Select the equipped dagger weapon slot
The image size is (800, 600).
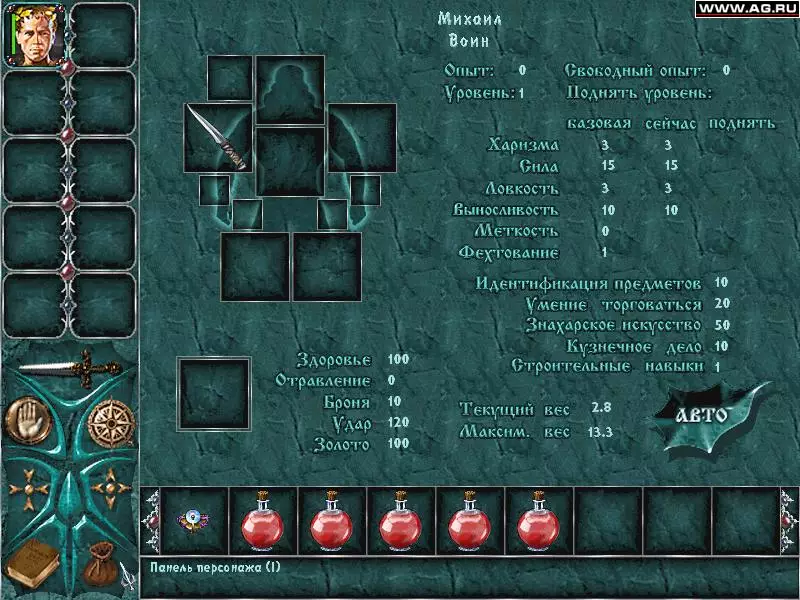(219, 137)
